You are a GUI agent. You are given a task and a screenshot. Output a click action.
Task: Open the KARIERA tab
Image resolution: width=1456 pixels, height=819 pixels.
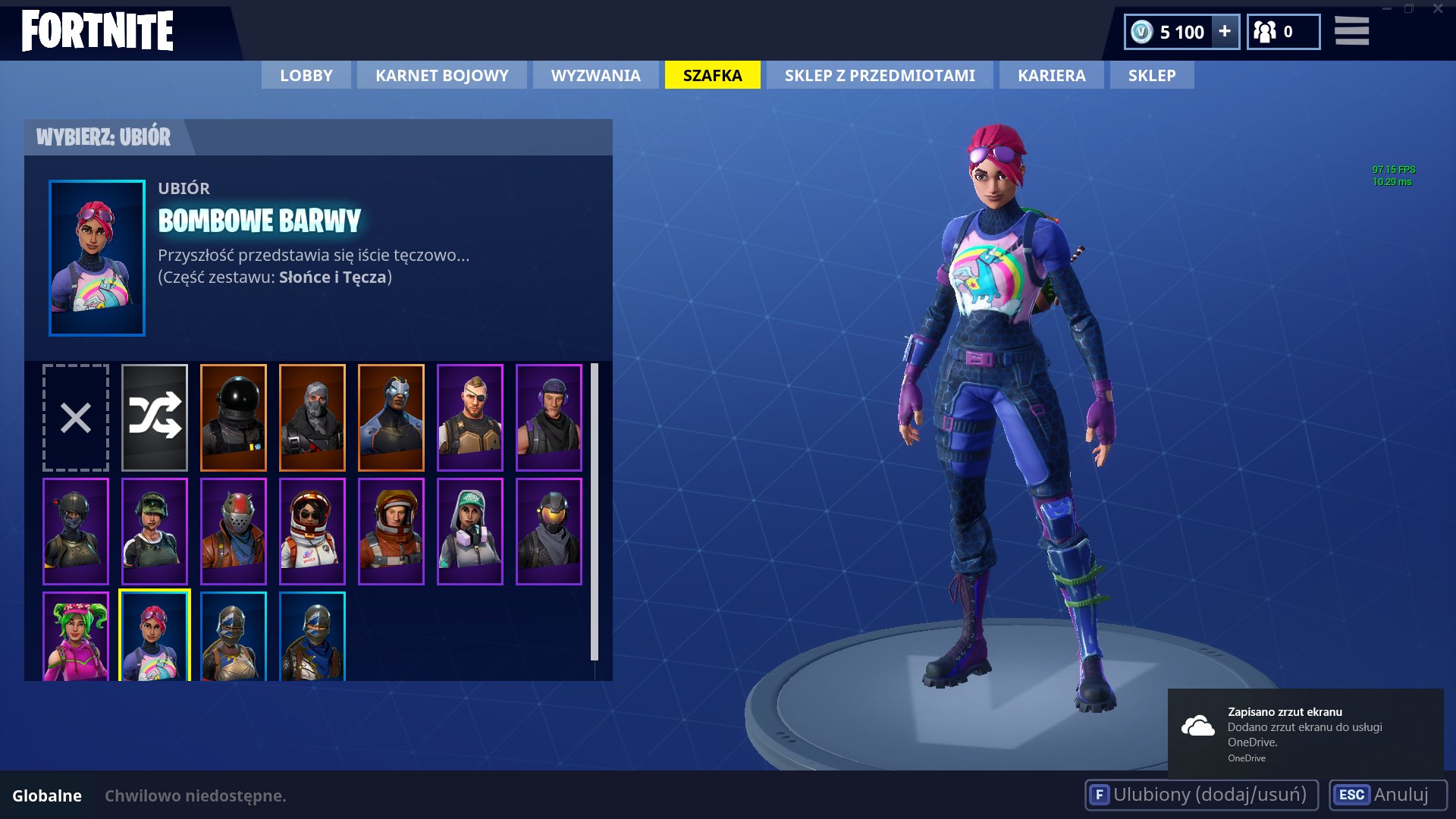coord(1051,75)
